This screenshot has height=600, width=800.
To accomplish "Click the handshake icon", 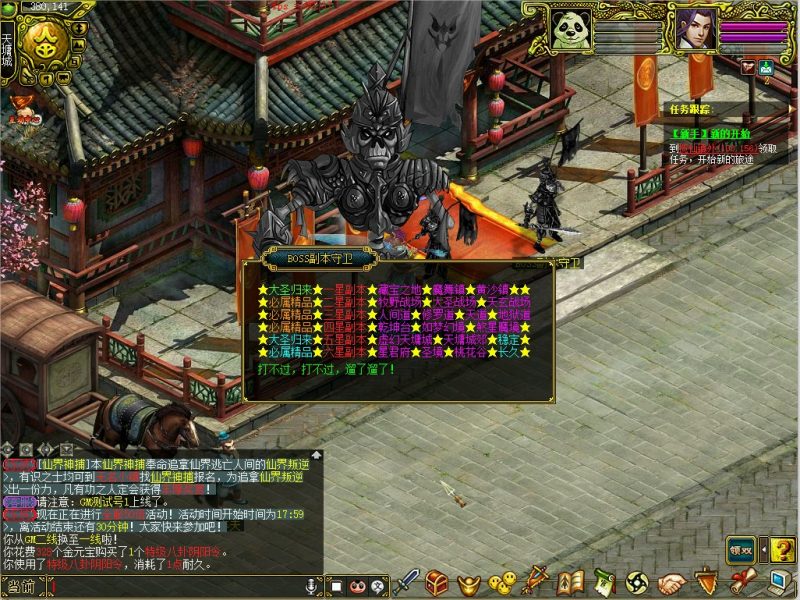I will pos(672,582).
